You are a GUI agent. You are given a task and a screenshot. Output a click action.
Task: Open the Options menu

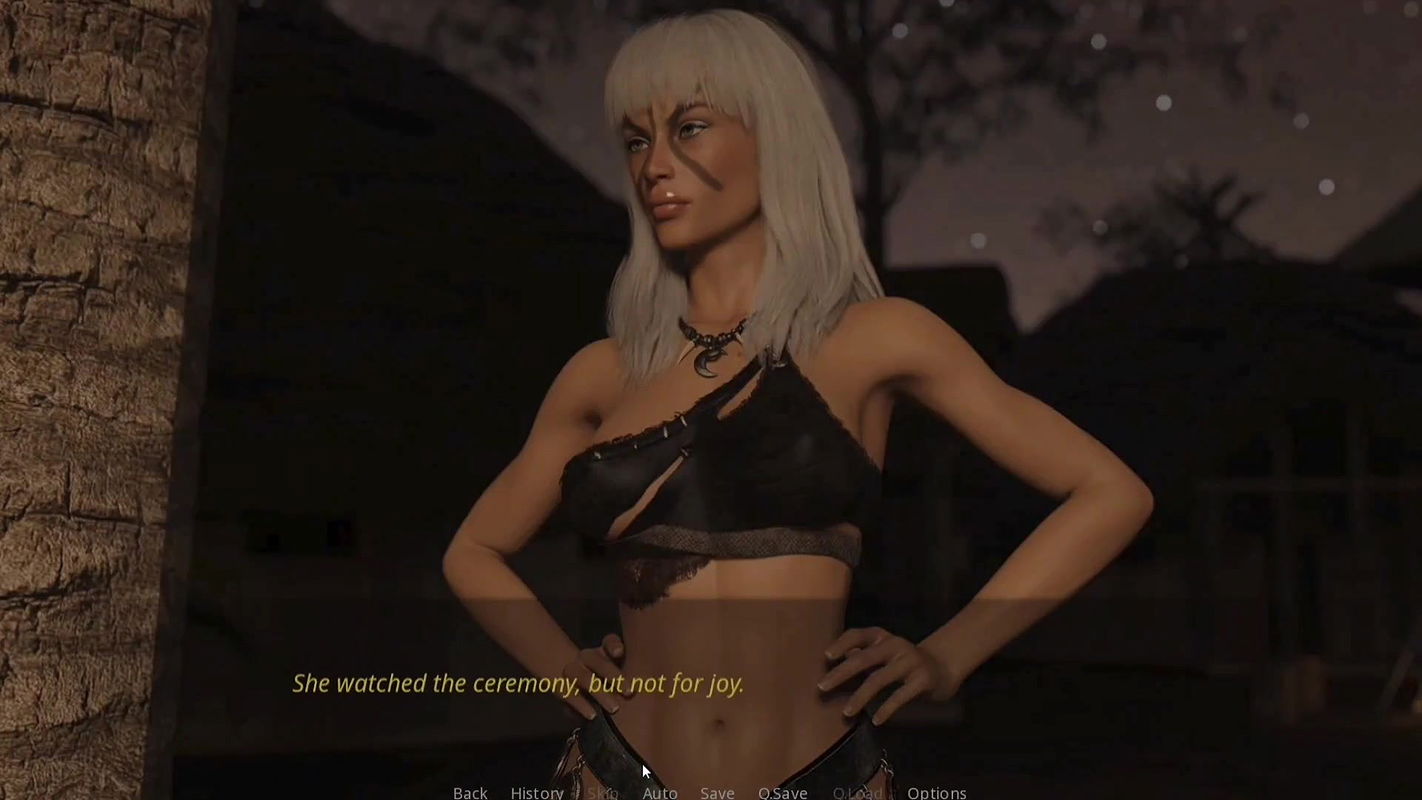[936, 792]
